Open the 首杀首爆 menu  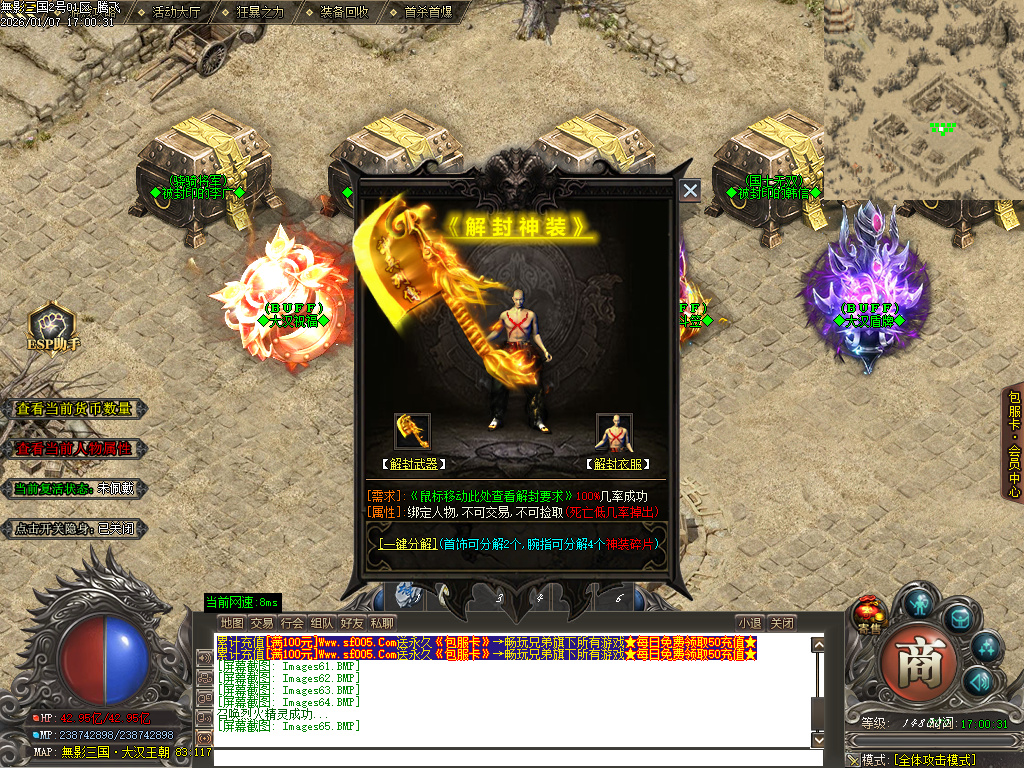click(428, 13)
